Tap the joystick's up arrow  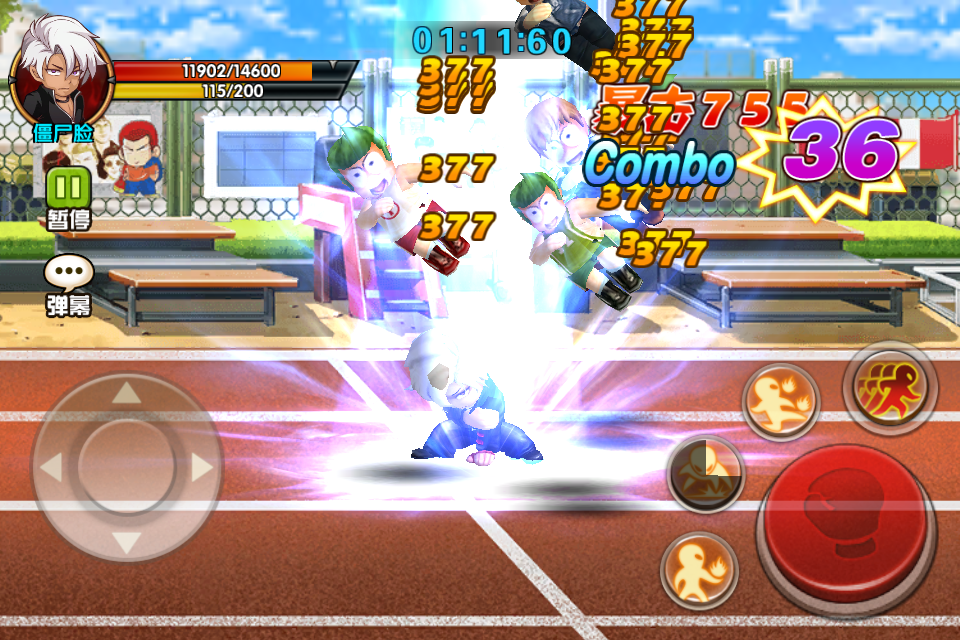click(x=126, y=392)
